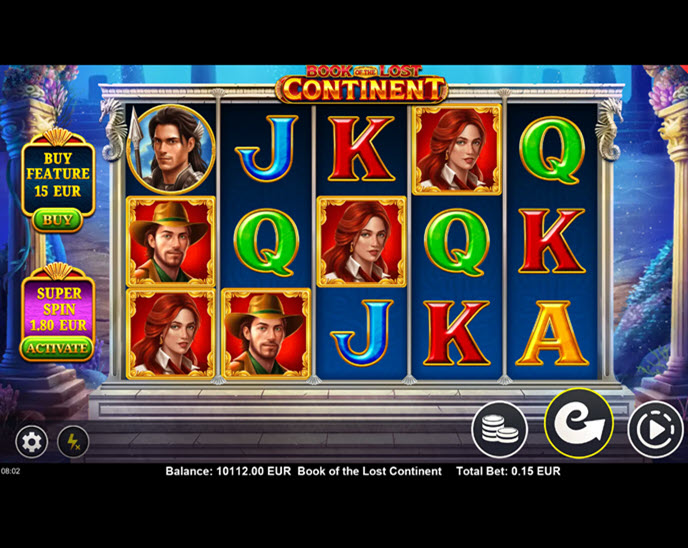Screen dimensions: 688x548
Task: Buy the 15 EUR feature
Action: (x=57, y=219)
